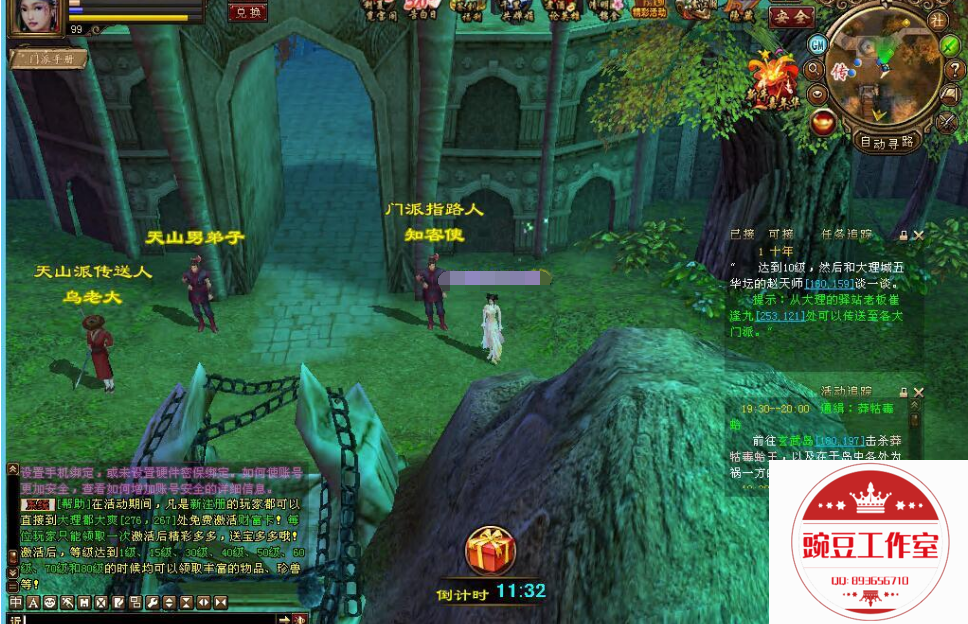Click the green sword icon by minimap

tap(949, 45)
